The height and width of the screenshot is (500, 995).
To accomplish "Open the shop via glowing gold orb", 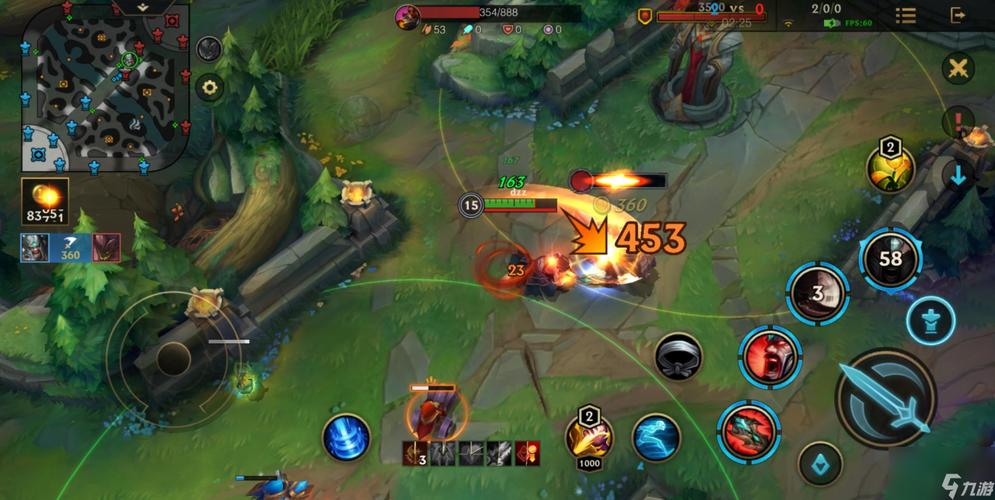I will point(45,200).
